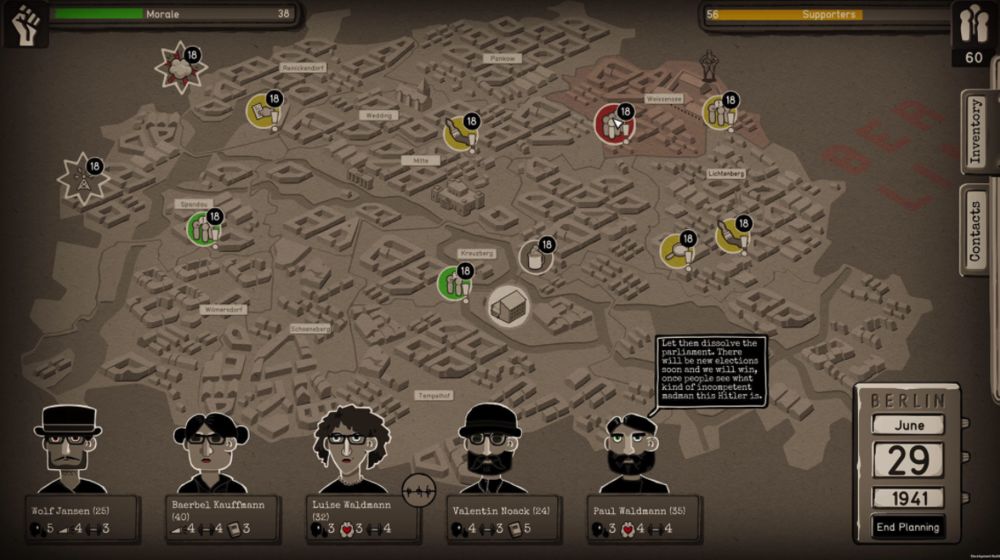Select the yellow paintbrush mission near Mitte
Viewport: 1000px width, 560px height.
point(460,133)
